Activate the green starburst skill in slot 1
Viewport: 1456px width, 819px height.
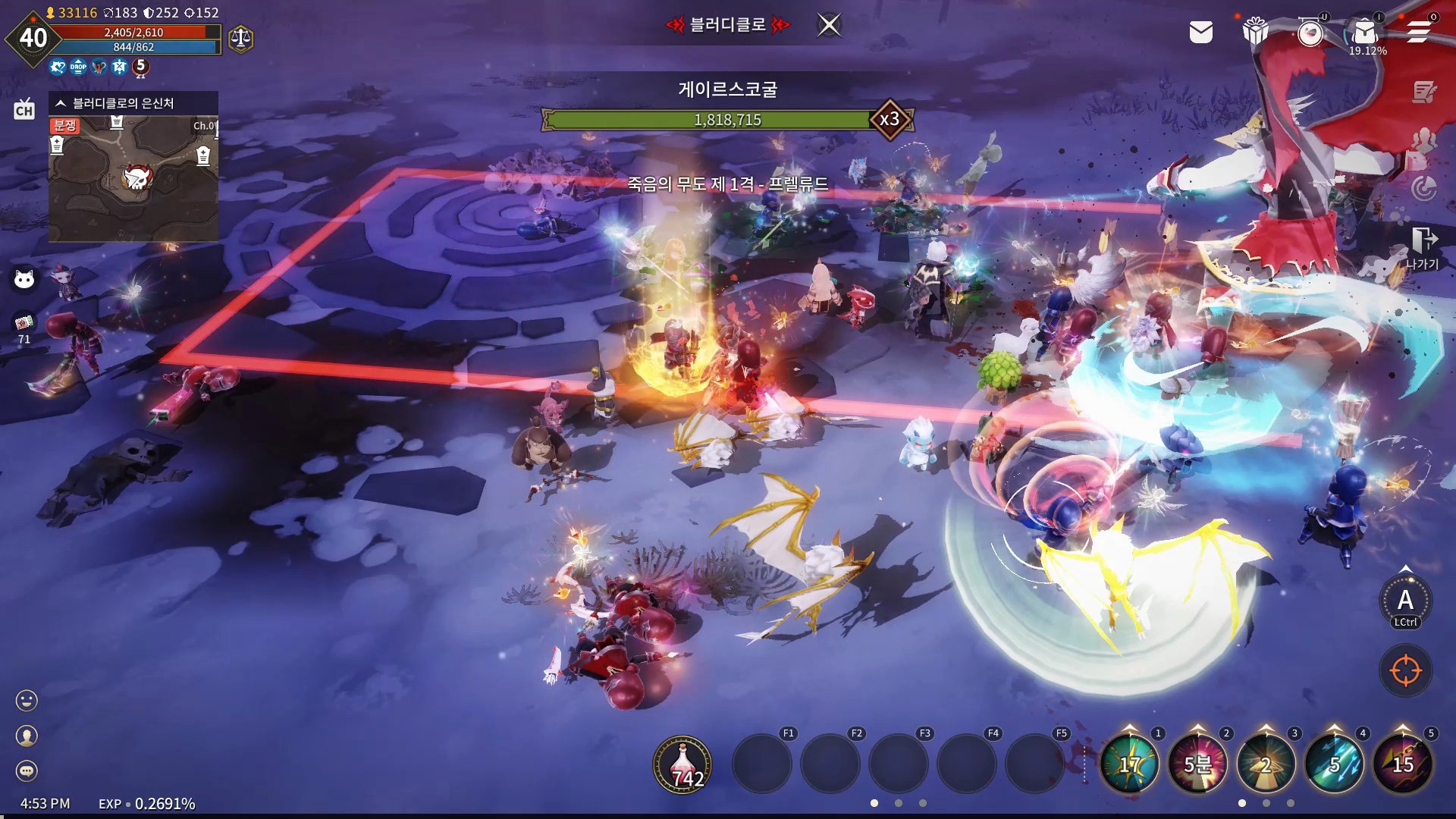click(1129, 764)
